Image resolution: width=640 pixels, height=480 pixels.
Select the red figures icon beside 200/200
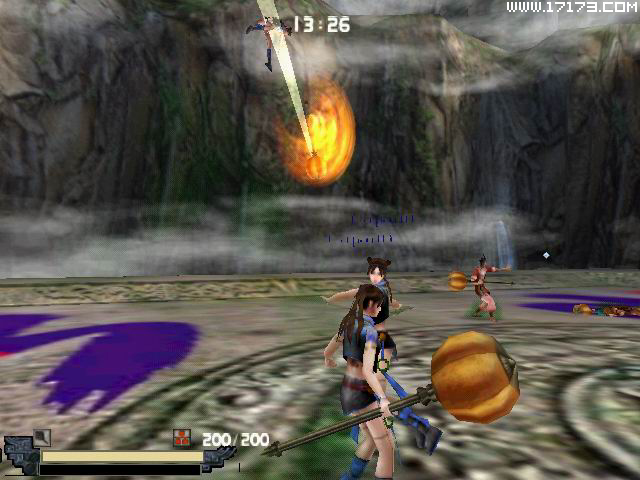(x=181, y=437)
